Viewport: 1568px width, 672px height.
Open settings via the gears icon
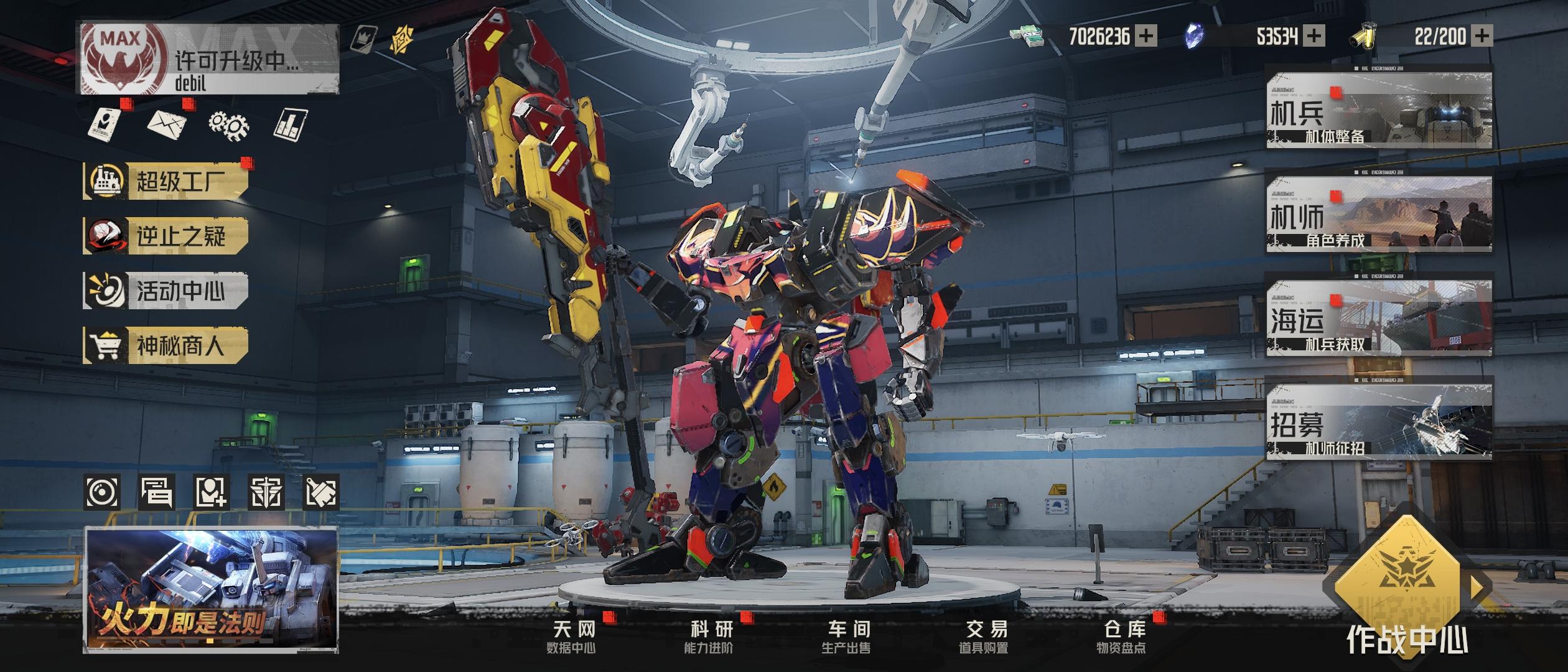pyautogui.click(x=228, y=124)
